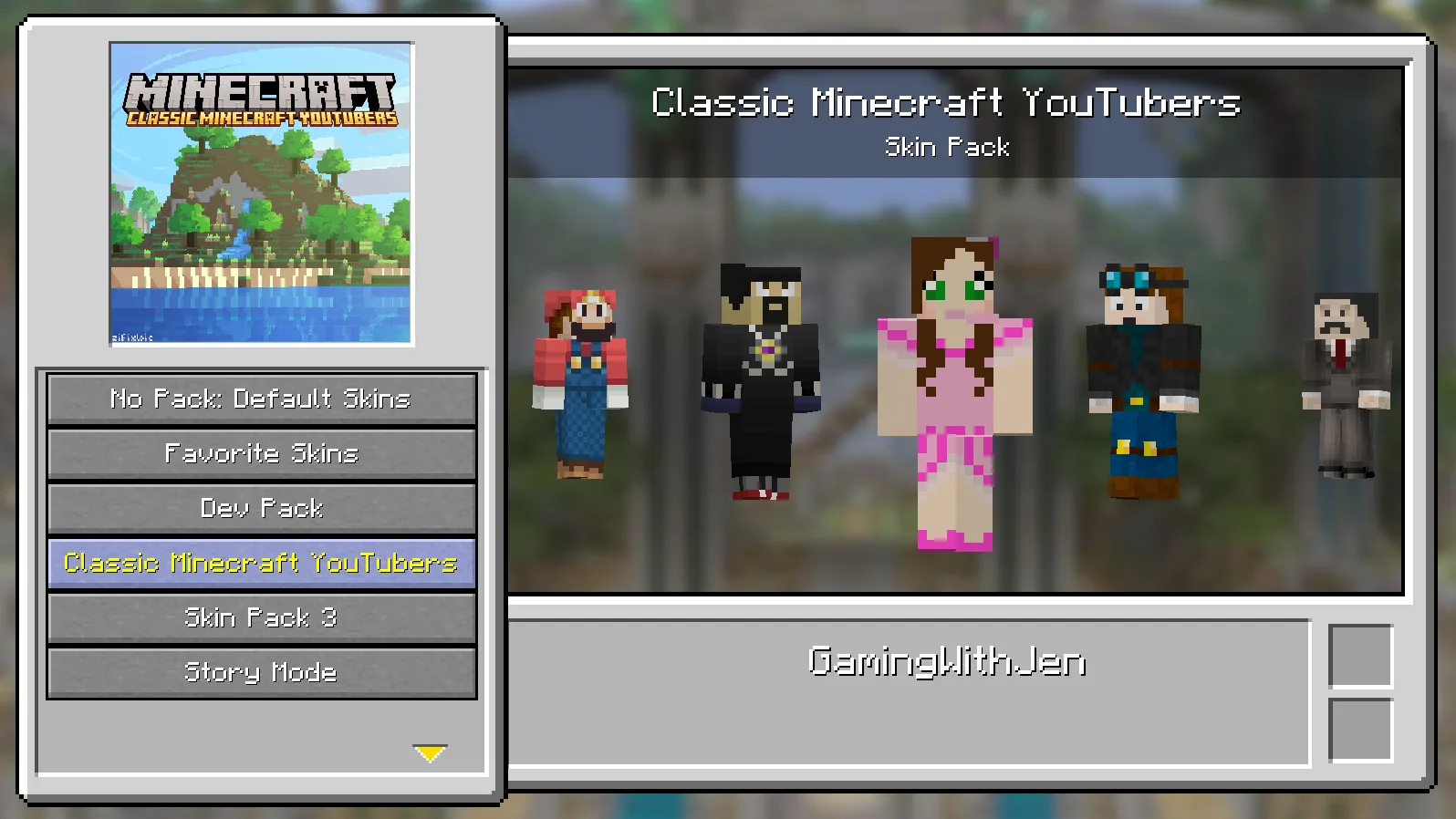1456x819 pixels.
Task: Open Skin Pack 3
Action: tap(260, 617)
